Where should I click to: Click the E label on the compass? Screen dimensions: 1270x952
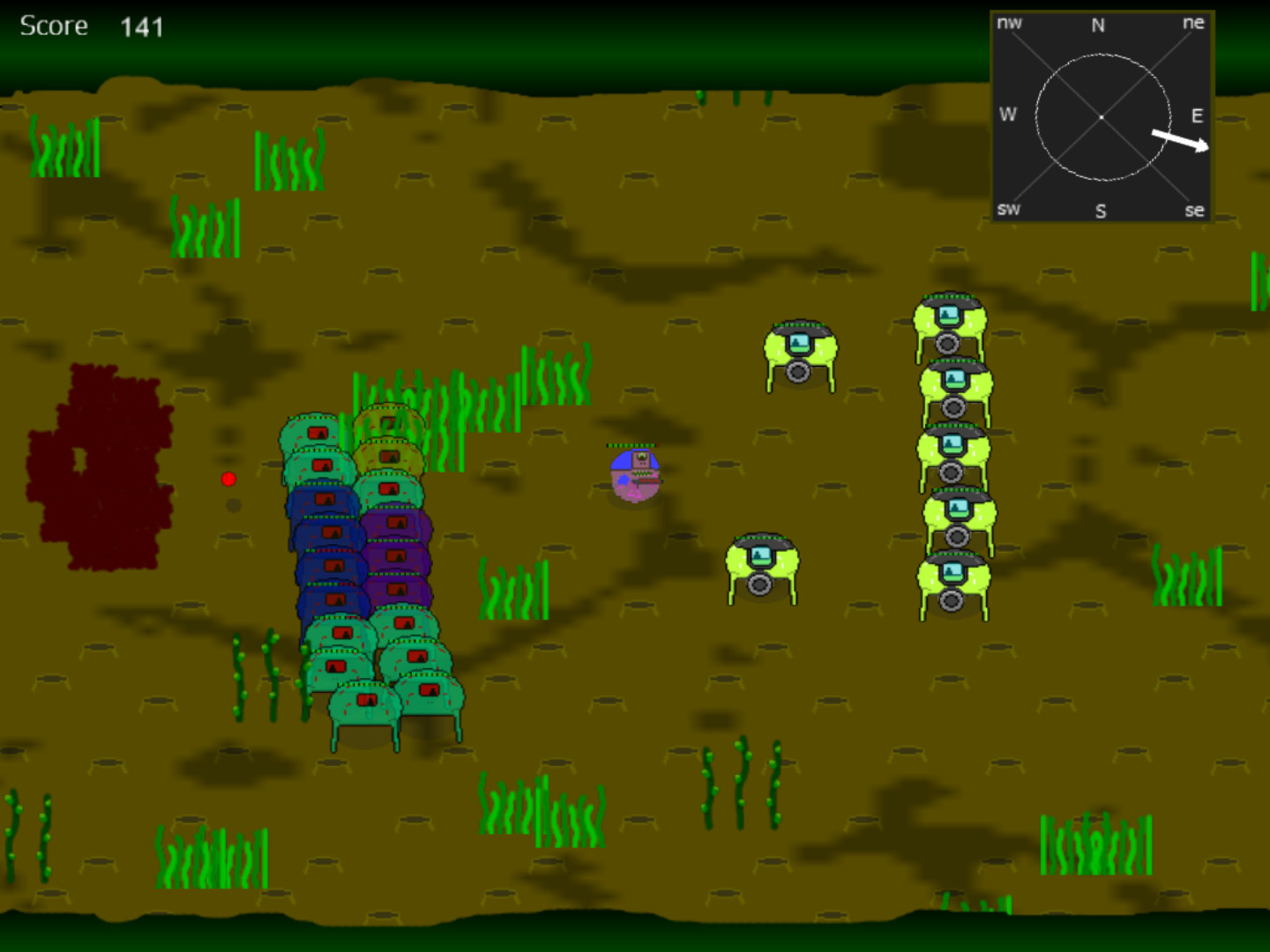tap(1198, 115)
